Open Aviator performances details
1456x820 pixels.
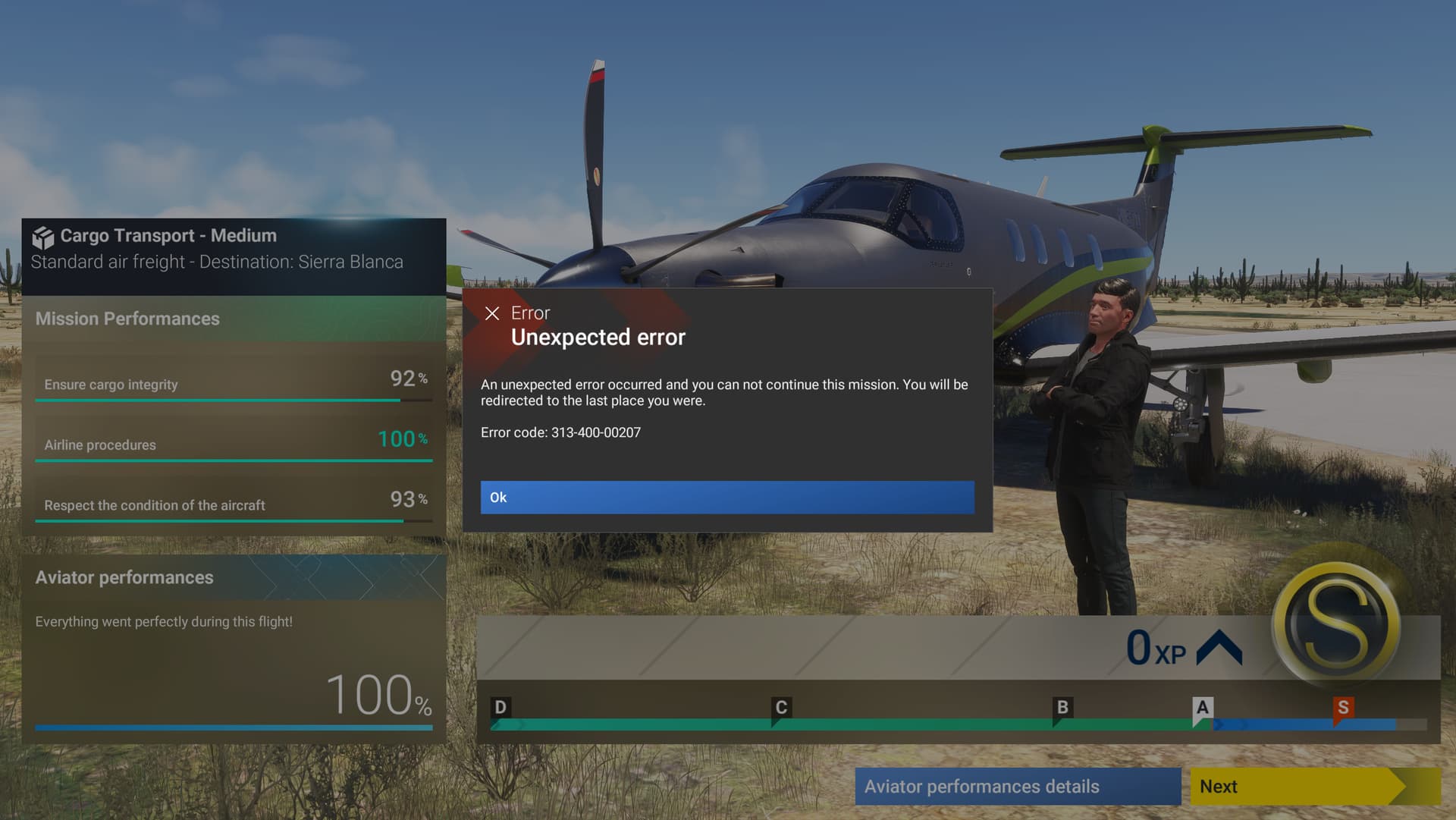(x=1017, y=787)
